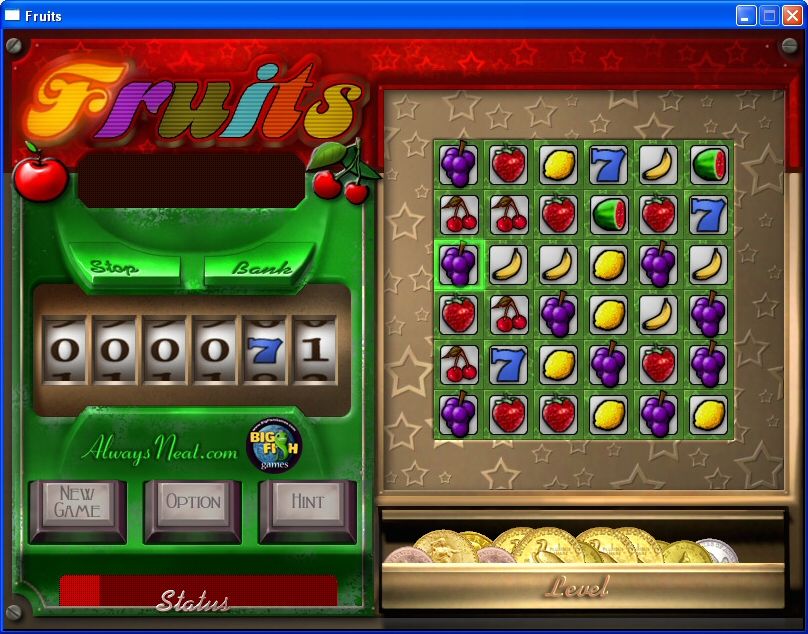The width and height of the screenshot is (808, 634).
Task: Visit the AlwaysNeat.com link
Action: [x=160, y=452]
